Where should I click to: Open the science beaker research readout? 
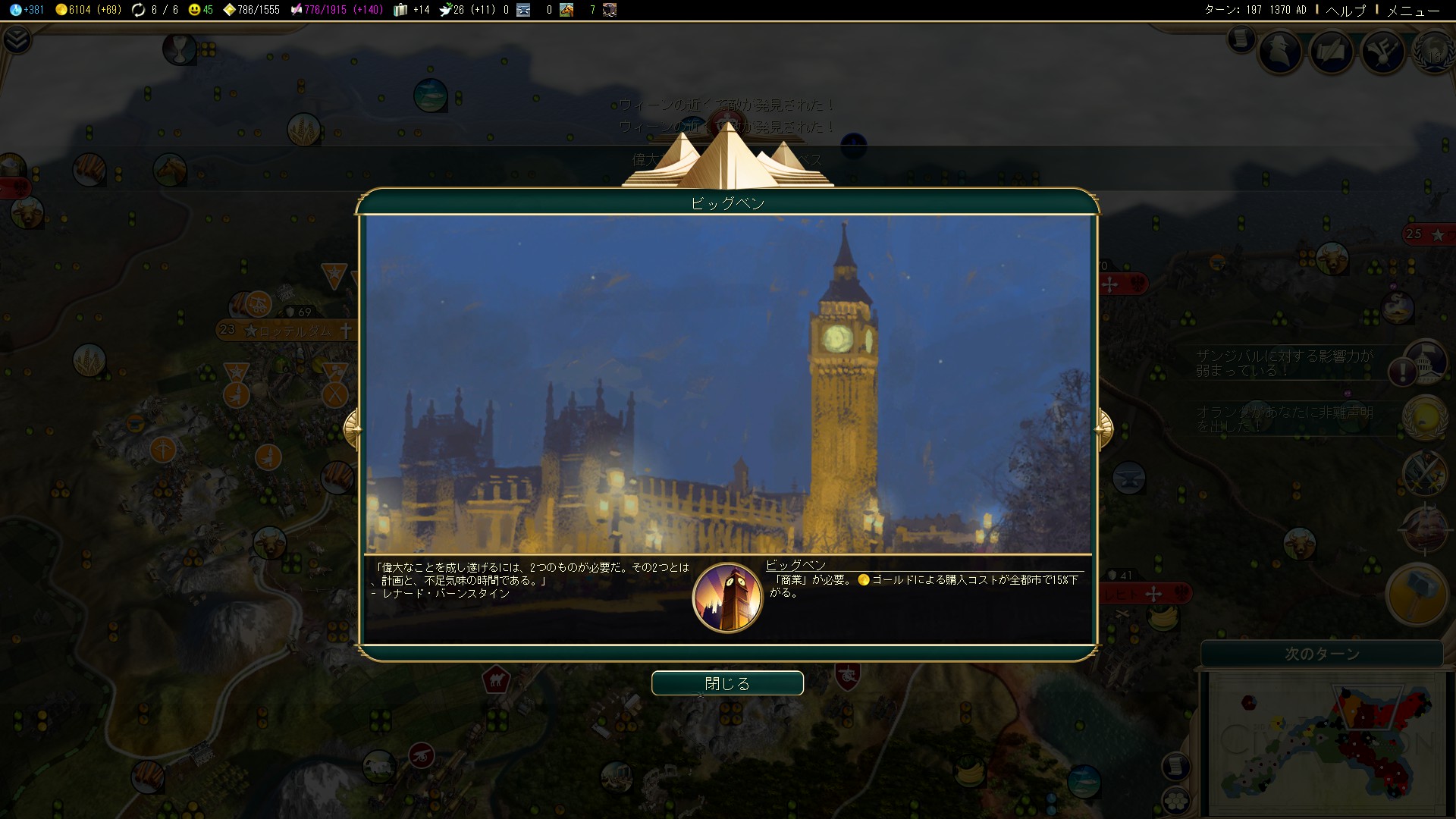27,10
